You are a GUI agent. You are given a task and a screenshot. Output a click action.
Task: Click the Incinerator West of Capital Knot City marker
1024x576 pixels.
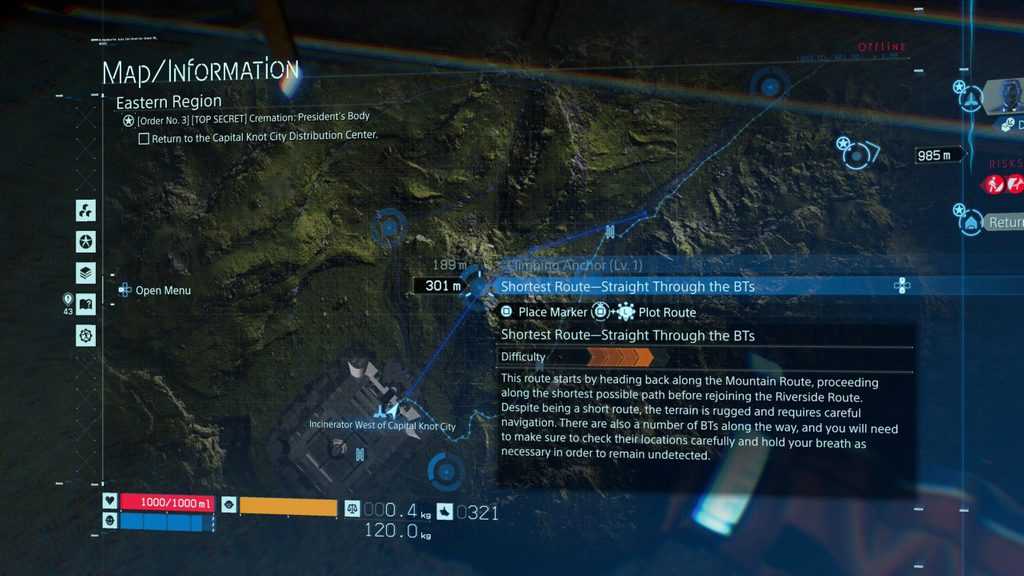click(384, 410)
